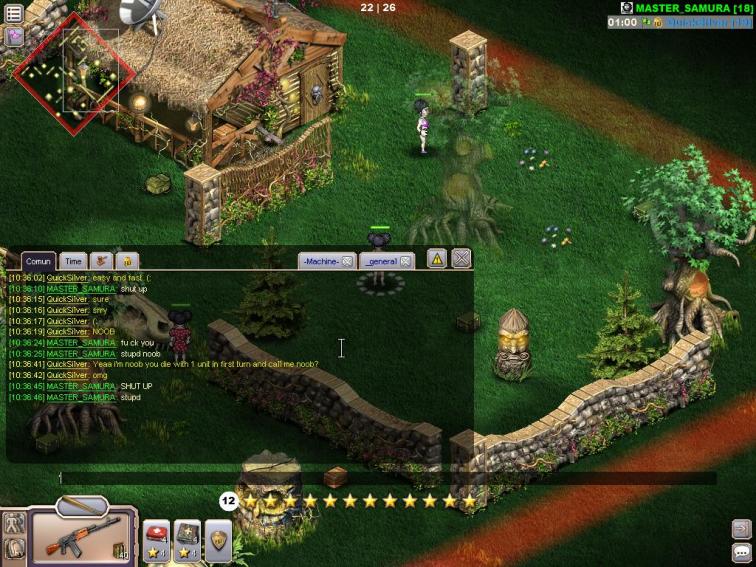
Task: Click the speech bubble chat toggle
Action: pyautogui.click(x=741, y=551)
